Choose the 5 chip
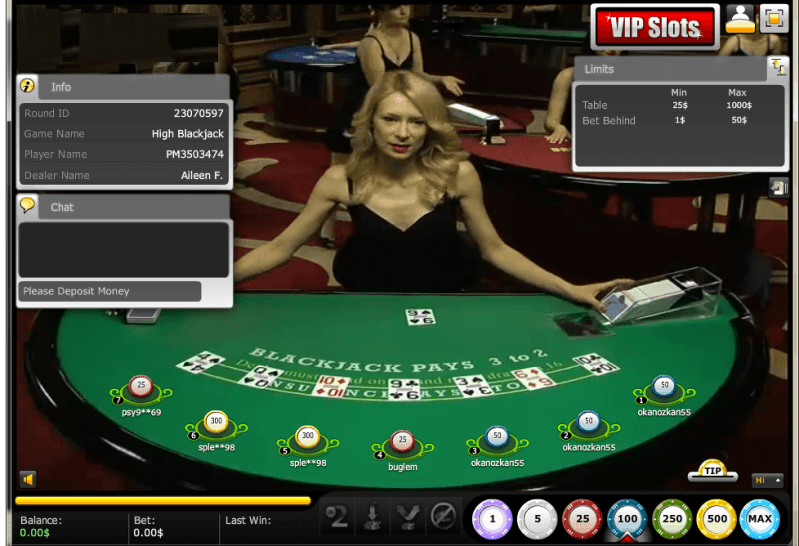 [537, 518]
